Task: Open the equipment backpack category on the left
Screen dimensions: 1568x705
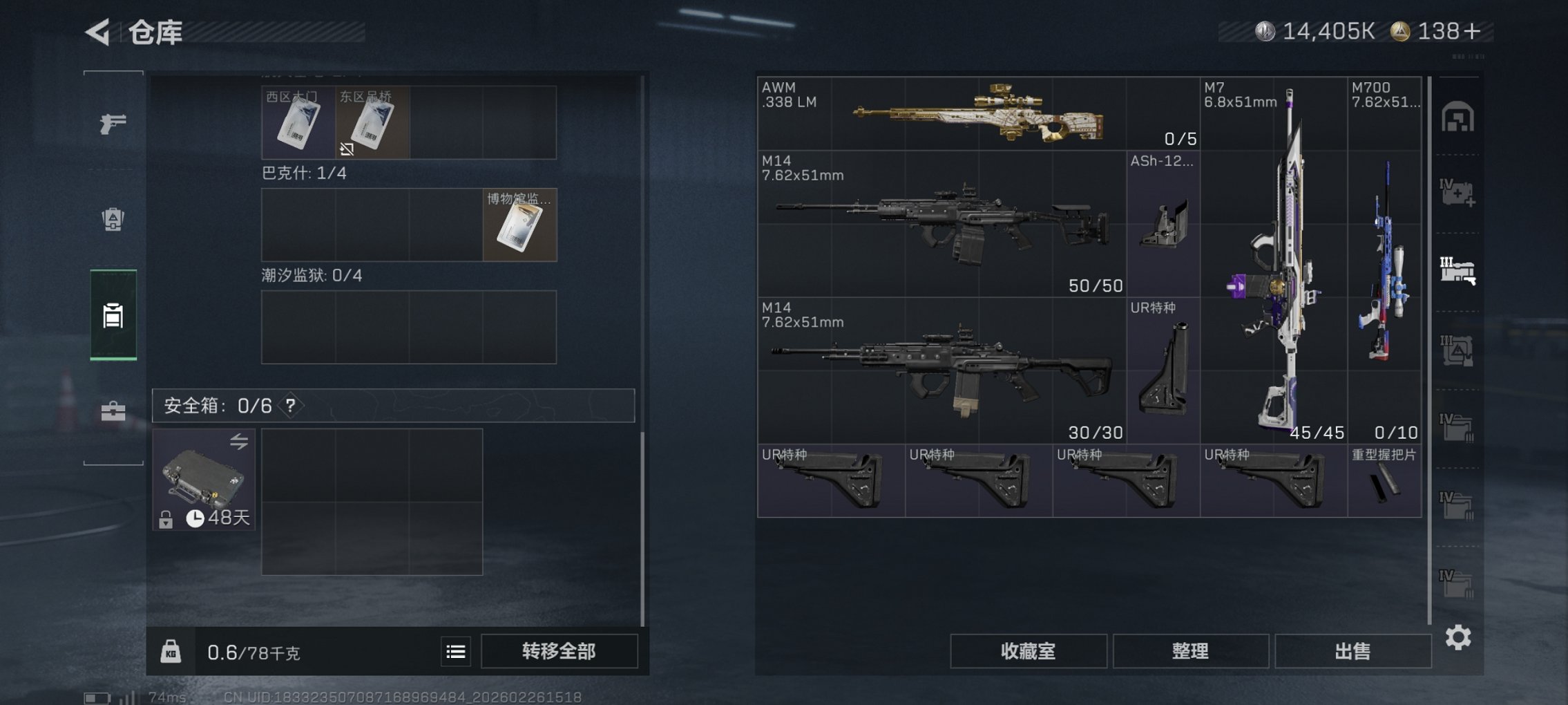Action: click(x=113, y=219)
